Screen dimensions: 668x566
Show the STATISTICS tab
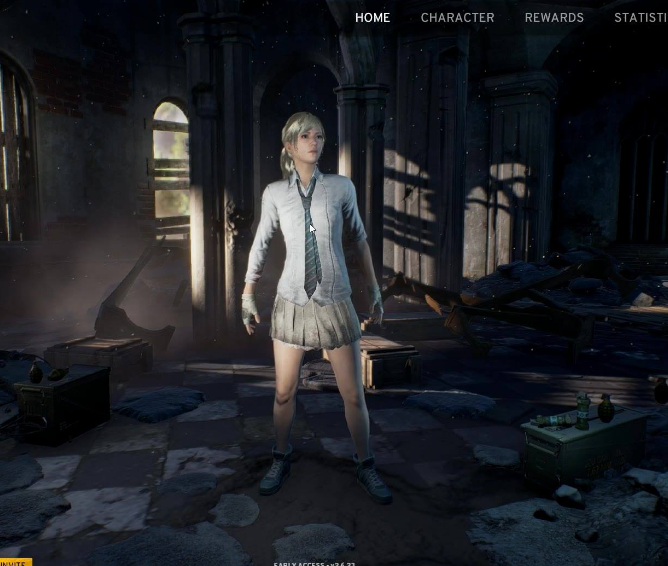tap(641, 17)
